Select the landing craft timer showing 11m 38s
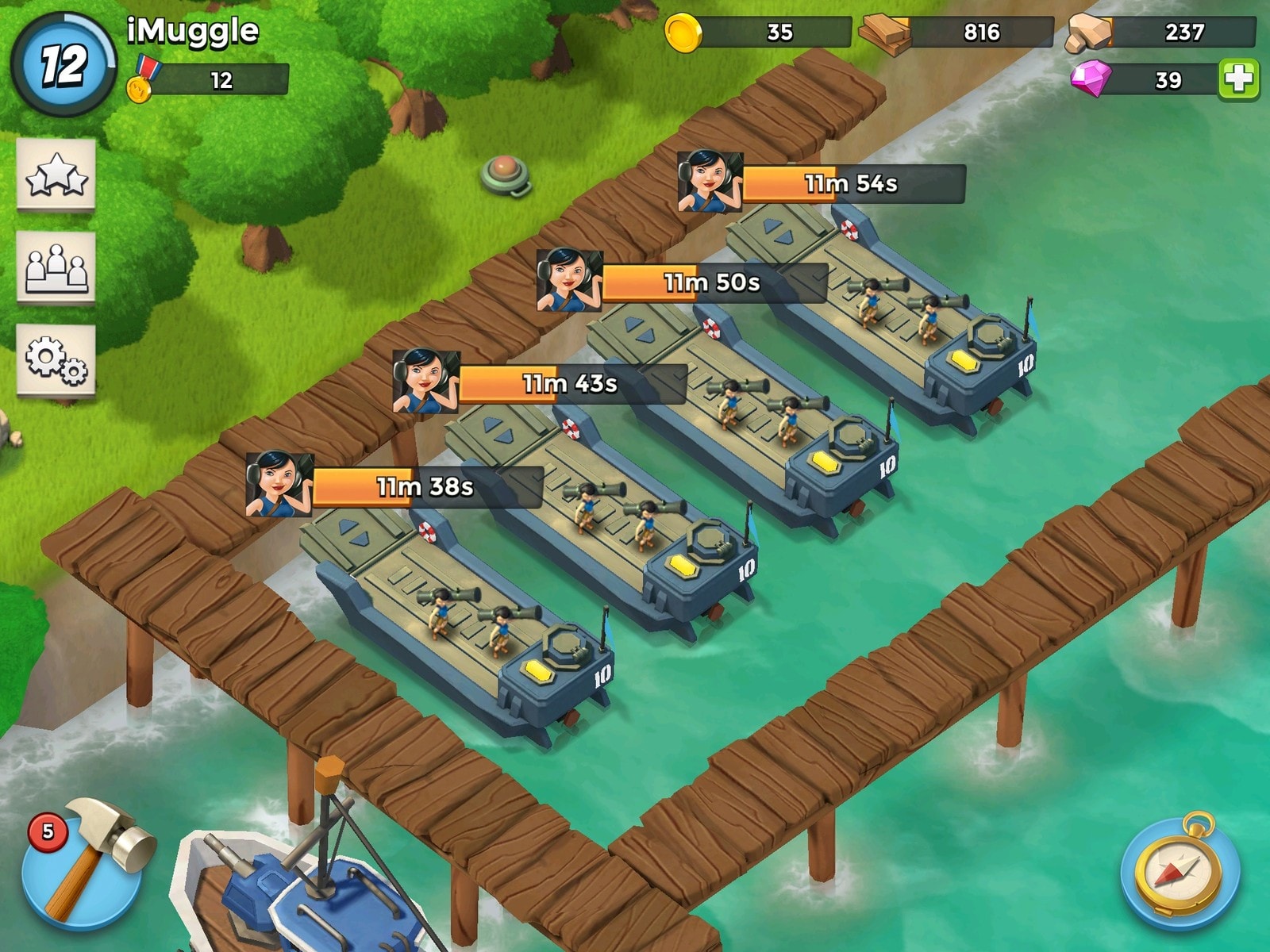Screen dimensions: 1270x952 [x=426, y=486]
